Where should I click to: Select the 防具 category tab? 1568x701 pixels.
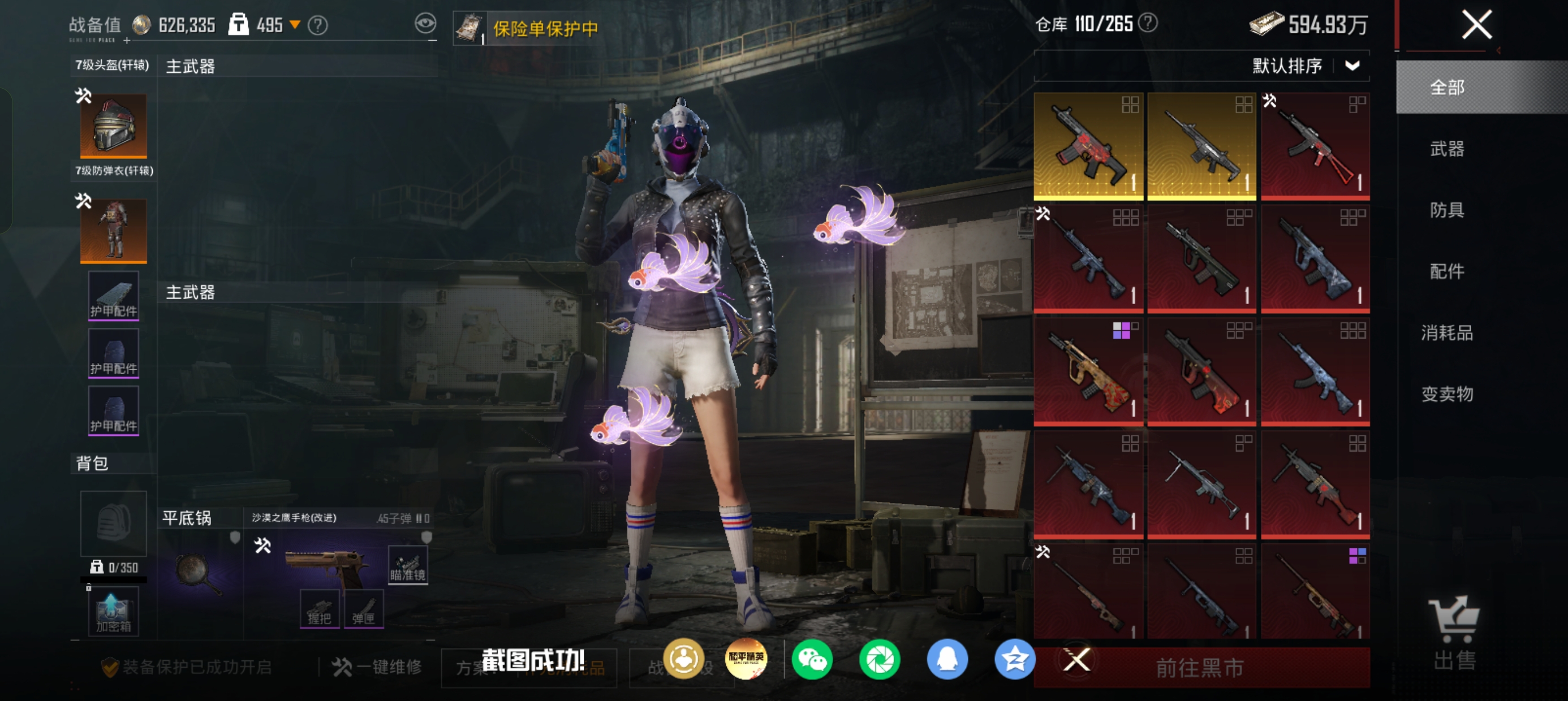(x=1447, y=210)
